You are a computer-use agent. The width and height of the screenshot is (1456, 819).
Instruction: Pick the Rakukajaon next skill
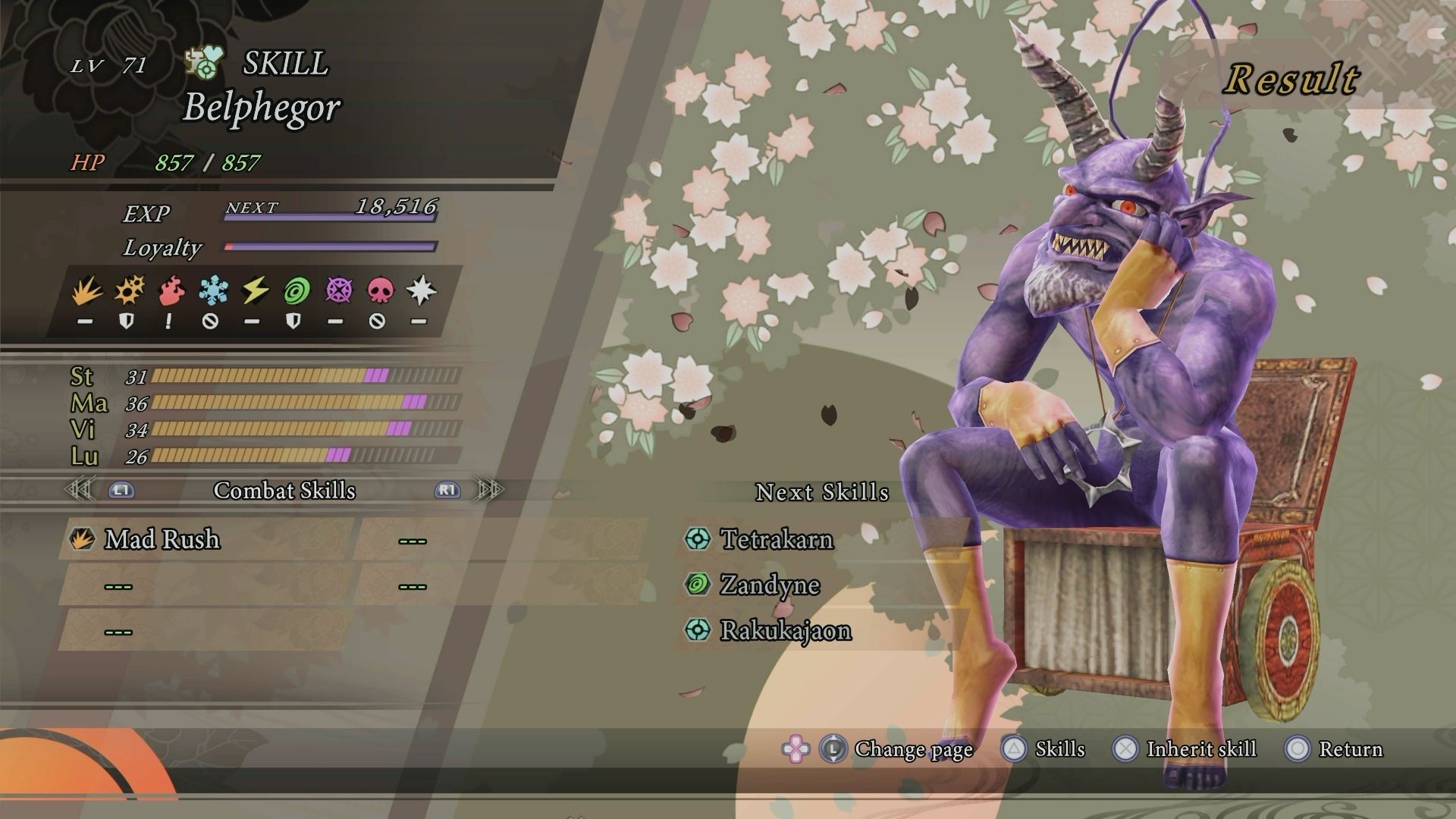pos(785,630)
